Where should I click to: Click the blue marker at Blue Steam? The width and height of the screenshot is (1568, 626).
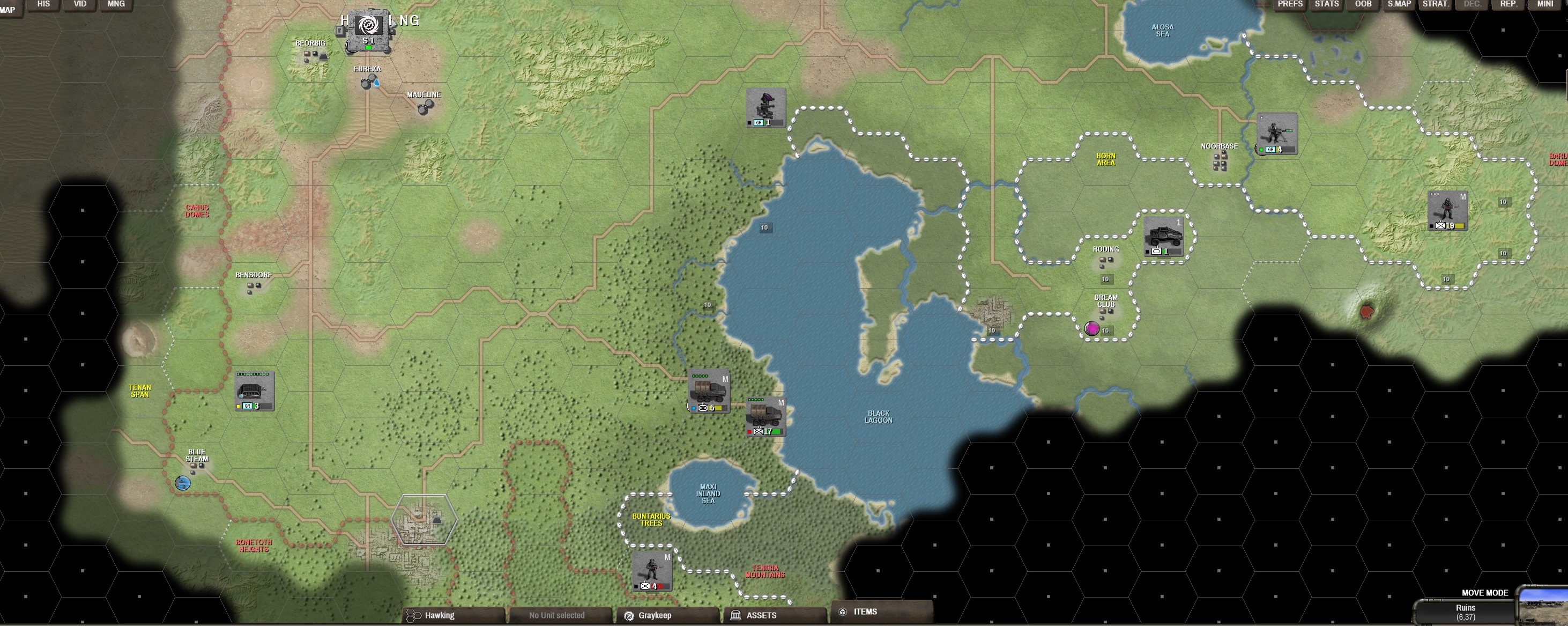click(x=183, y=482)
